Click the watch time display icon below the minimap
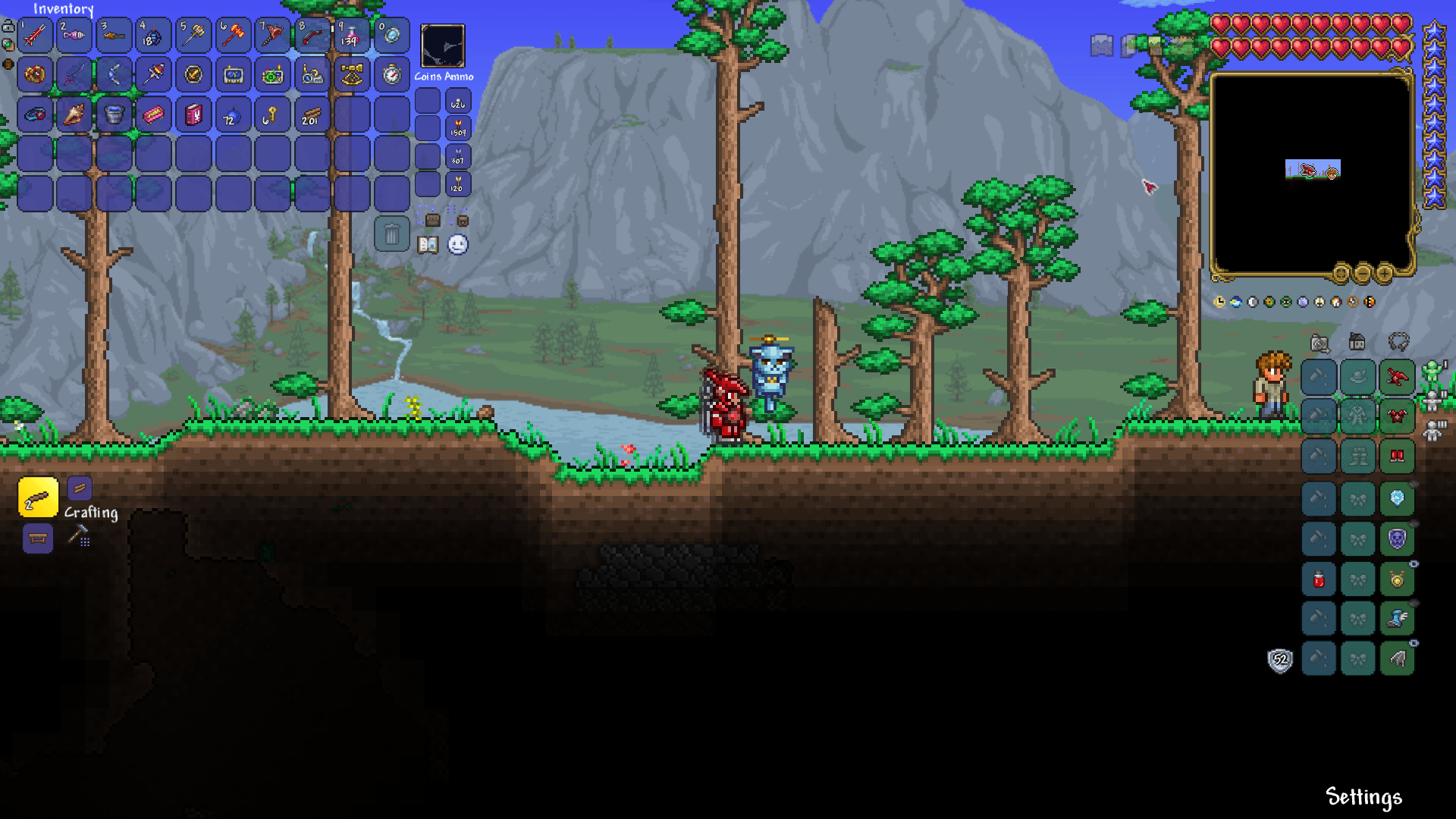The height and width of the screenshot is (819, 1456). [x=1219, y=302]
